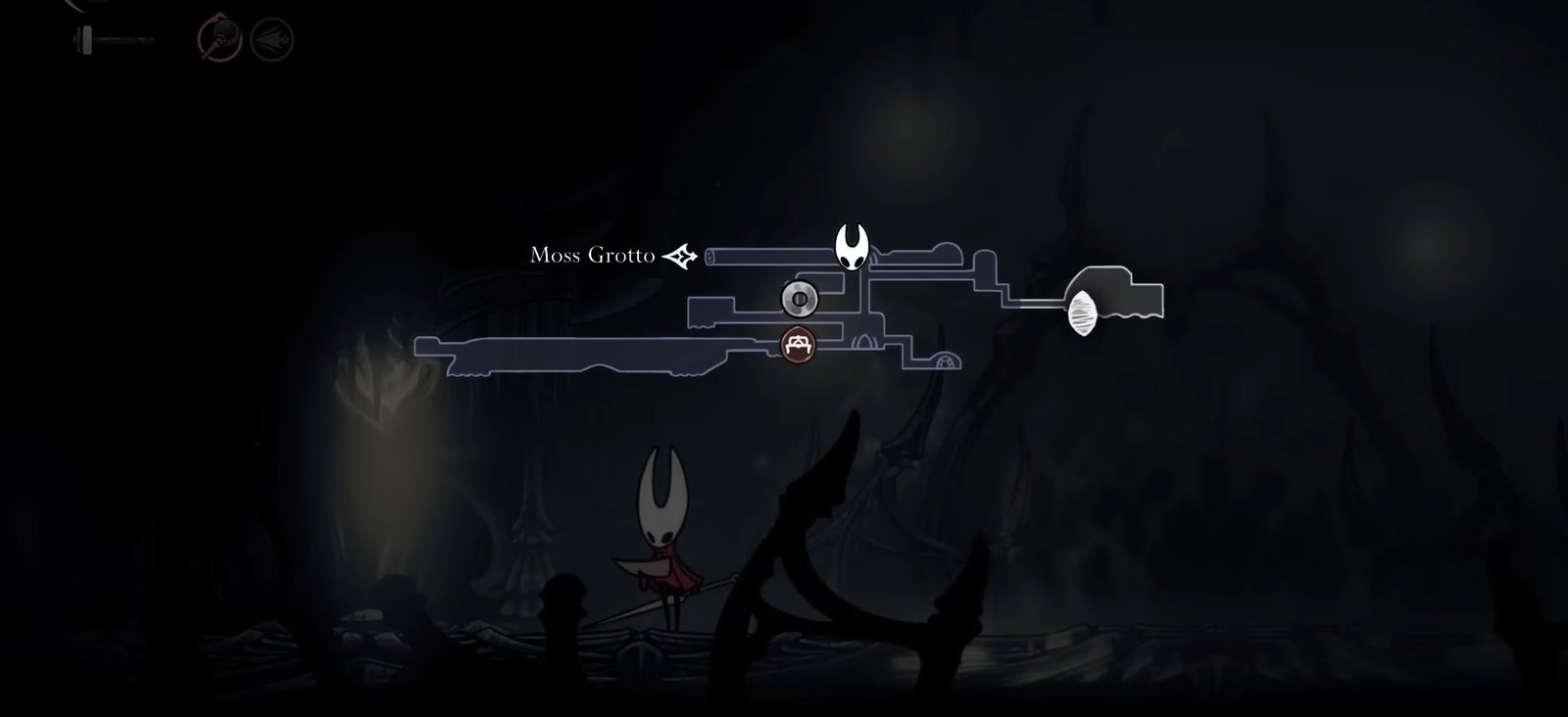Select the red bench marker on the map
1568x717 pixels.
[799, 344]
